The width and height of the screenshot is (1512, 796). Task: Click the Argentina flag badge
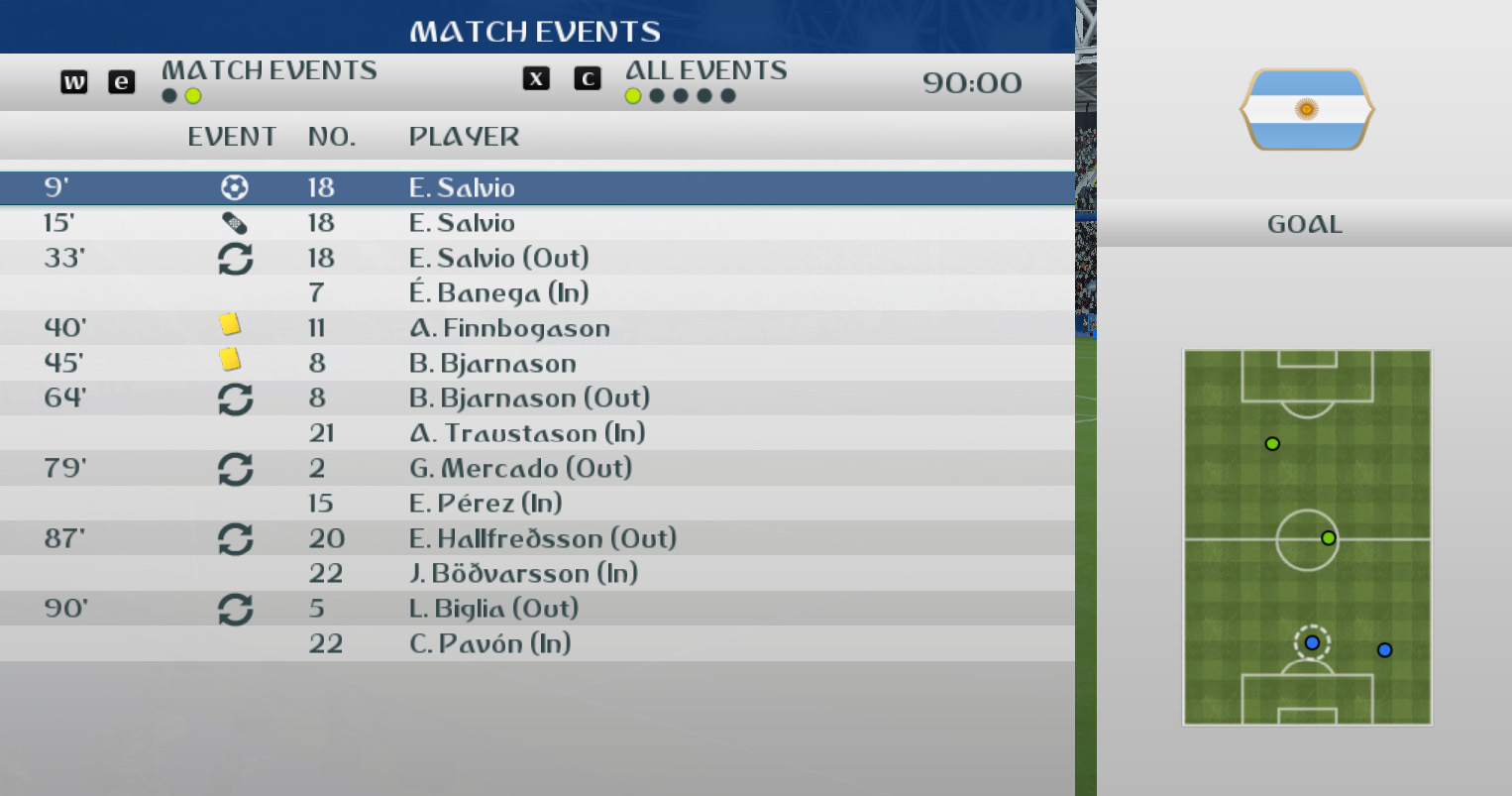coord(1306,109)
